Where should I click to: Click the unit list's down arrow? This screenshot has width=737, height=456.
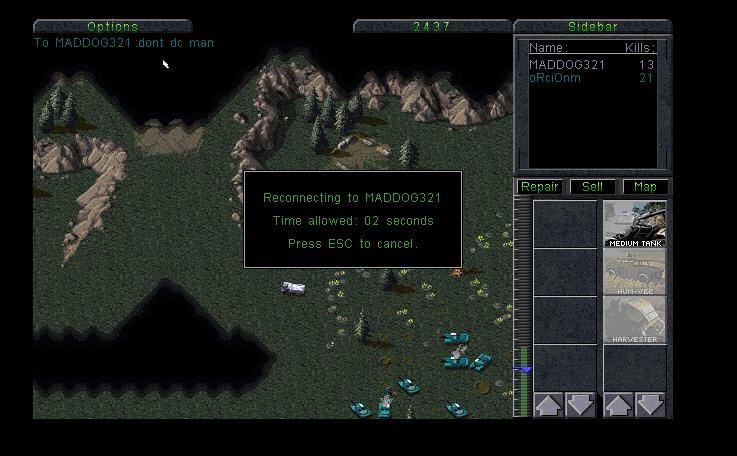[x=651, y=405]
